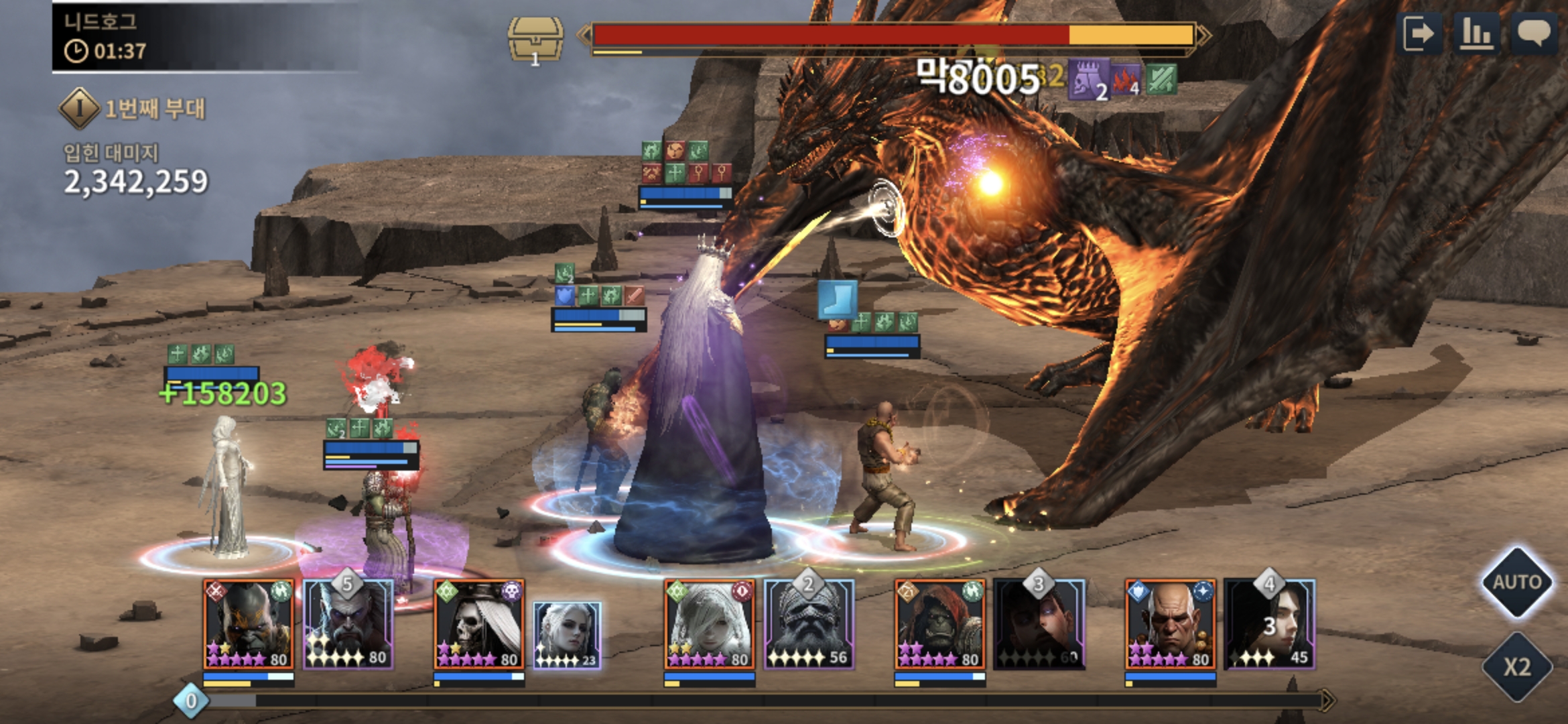Choose the dark-haired reserve hero numbered 4
Screen dimensions: 1568x724
tap(1270, 625)
